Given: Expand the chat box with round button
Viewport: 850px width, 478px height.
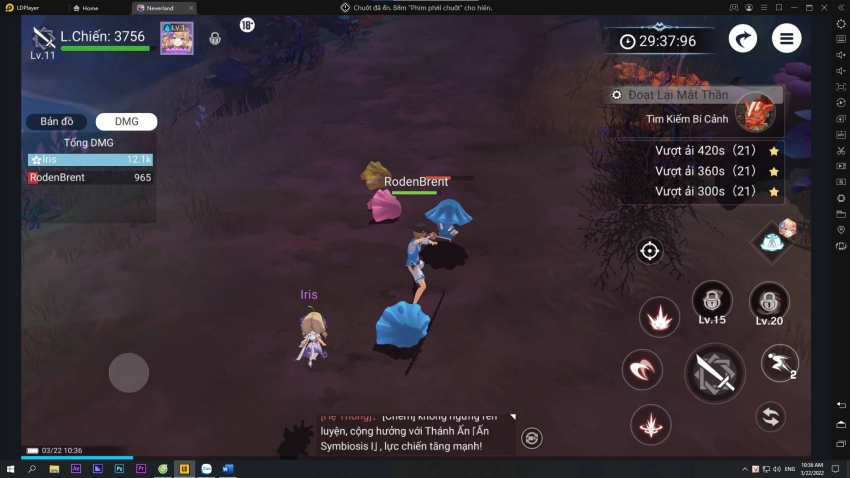Looking at the screenshot, I should pos(531,437).
